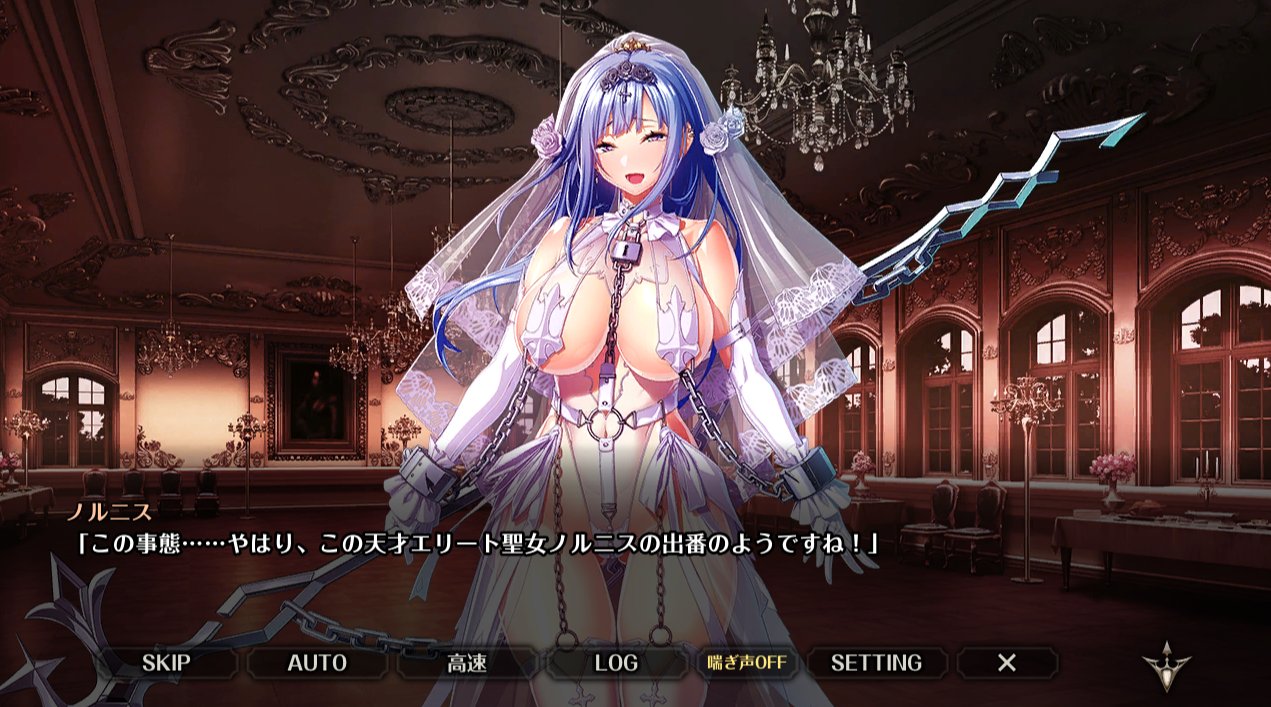Open the SETTING menu

pyautogui.click(x=876, y=662)
